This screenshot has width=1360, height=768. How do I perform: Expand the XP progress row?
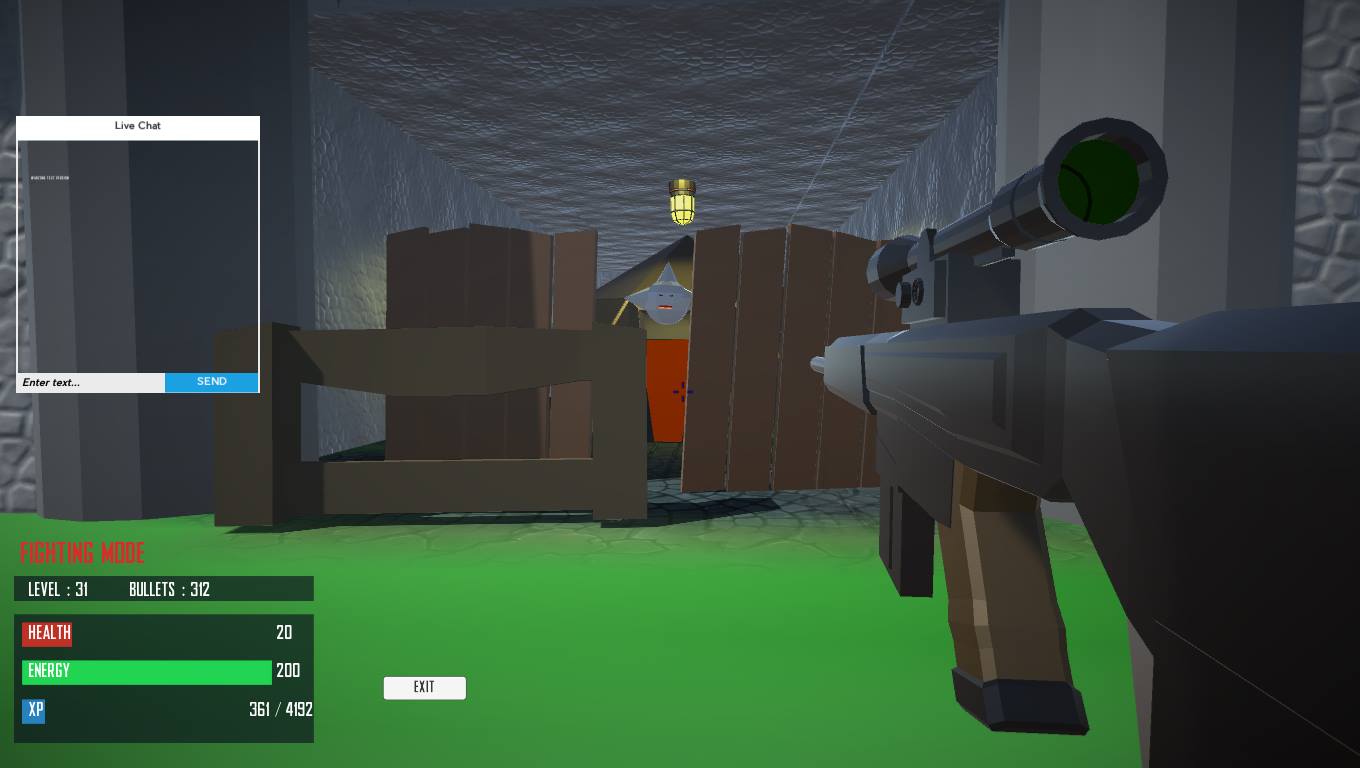point(163,710)
